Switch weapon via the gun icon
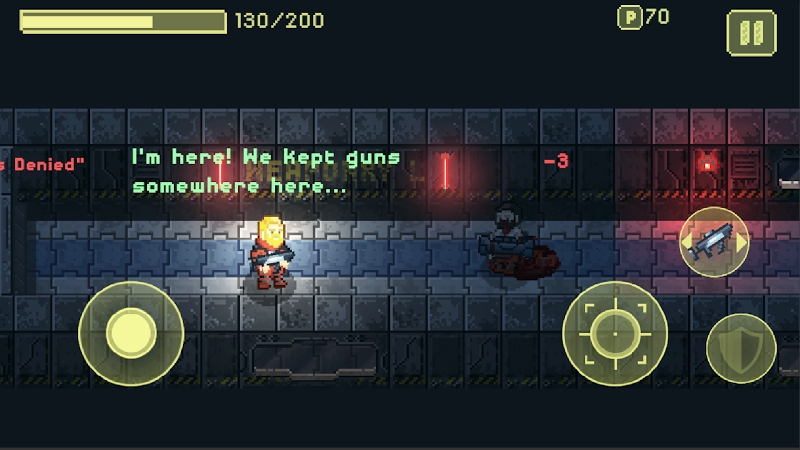 714,241
